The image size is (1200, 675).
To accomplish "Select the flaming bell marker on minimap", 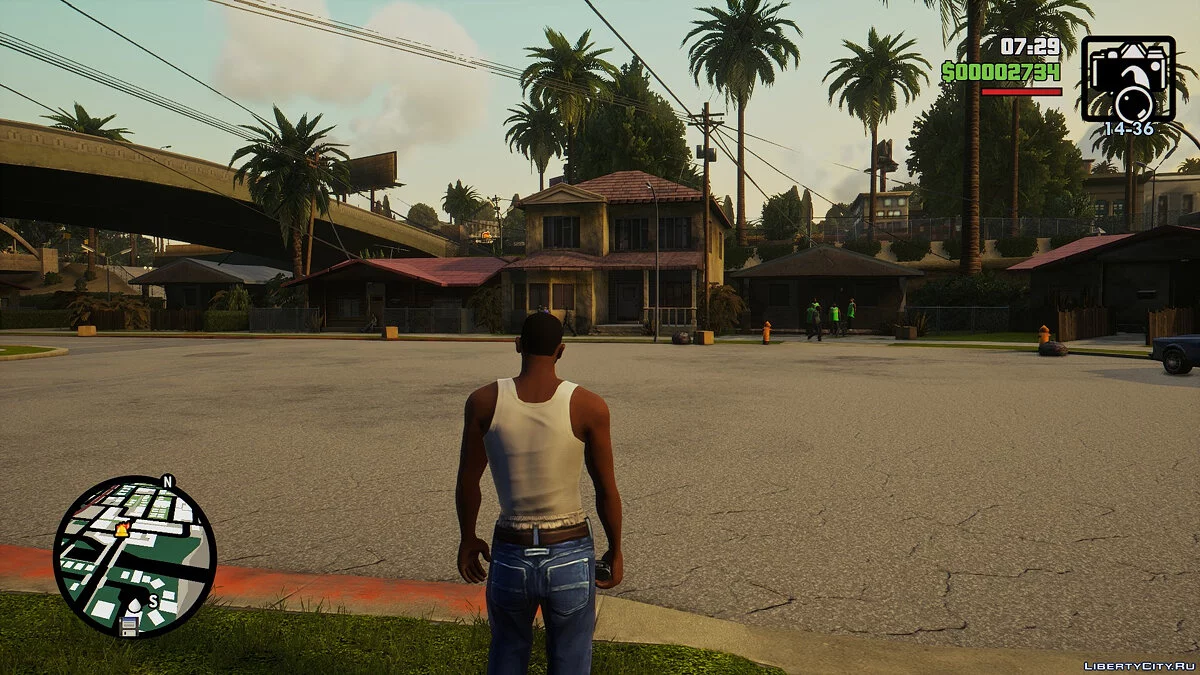I will [x=122, y=529].
